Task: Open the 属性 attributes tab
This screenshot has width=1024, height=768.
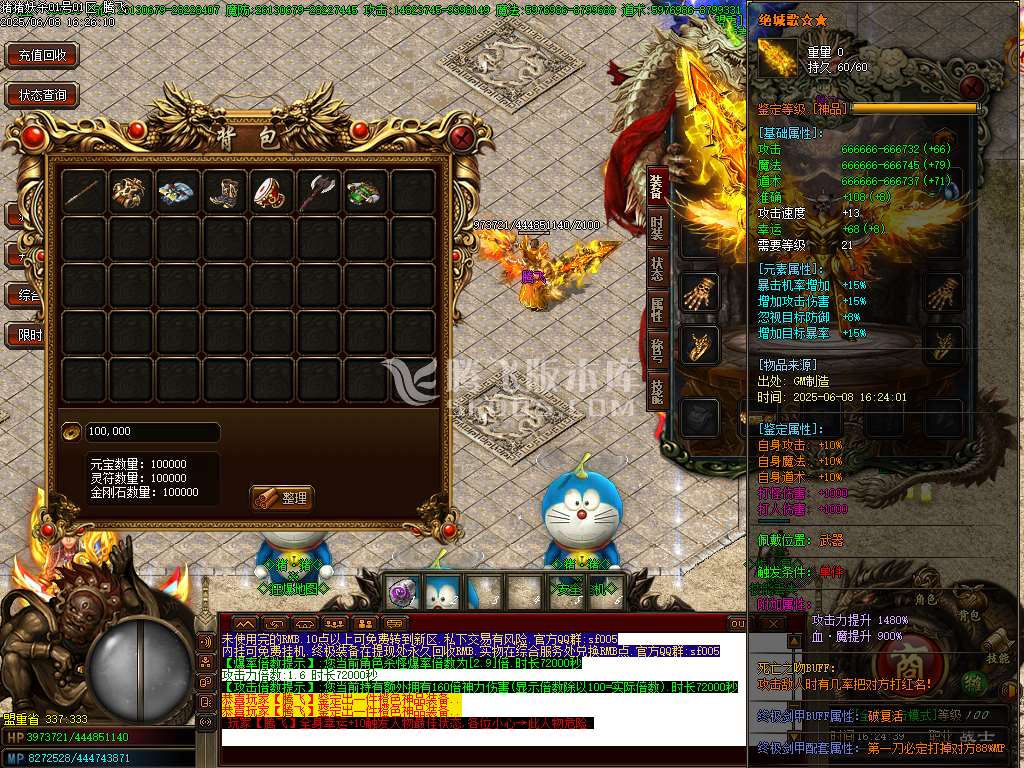Action: tap(656, 309)
